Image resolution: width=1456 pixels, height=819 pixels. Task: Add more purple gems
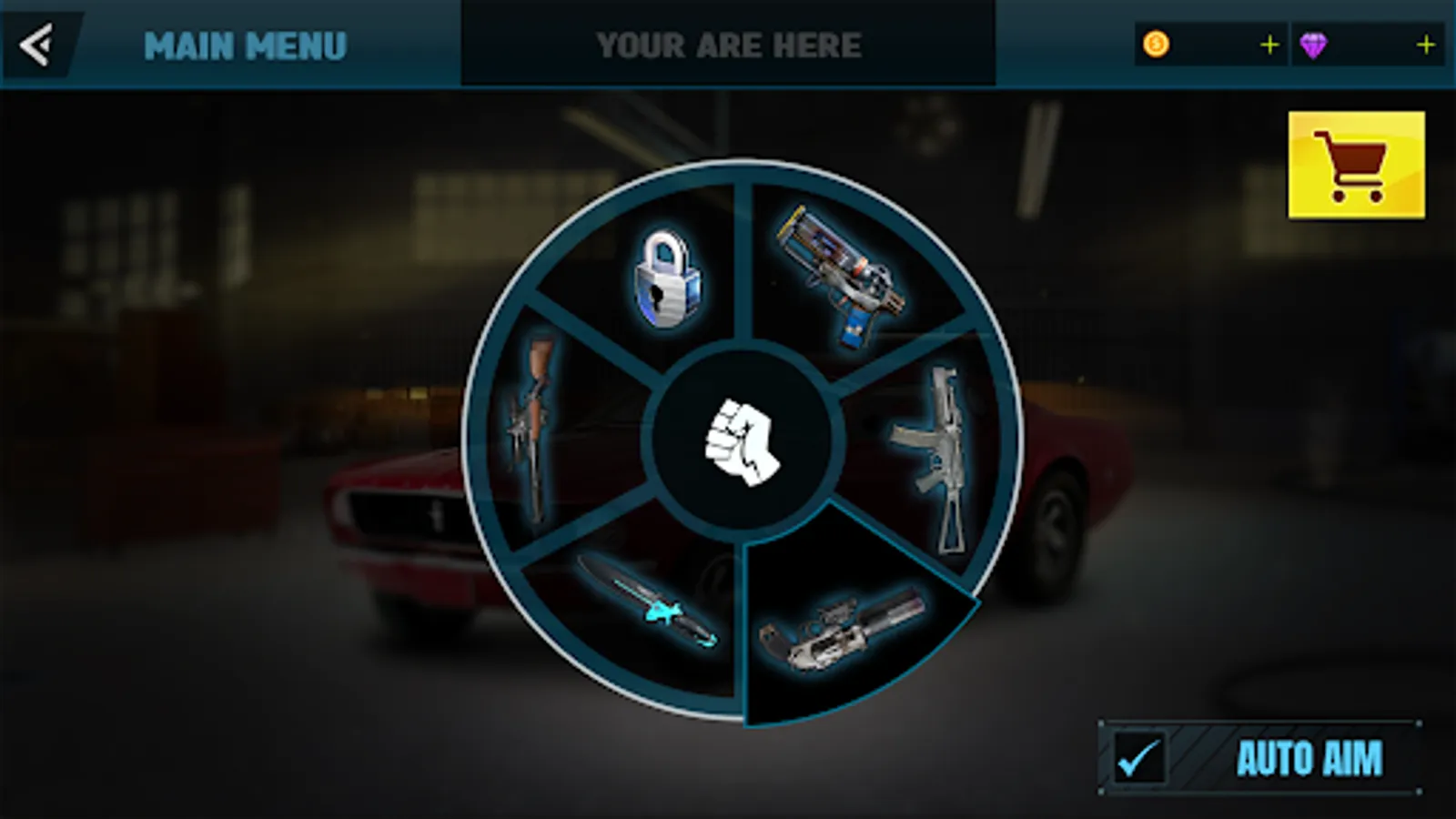coord(1425,45)
